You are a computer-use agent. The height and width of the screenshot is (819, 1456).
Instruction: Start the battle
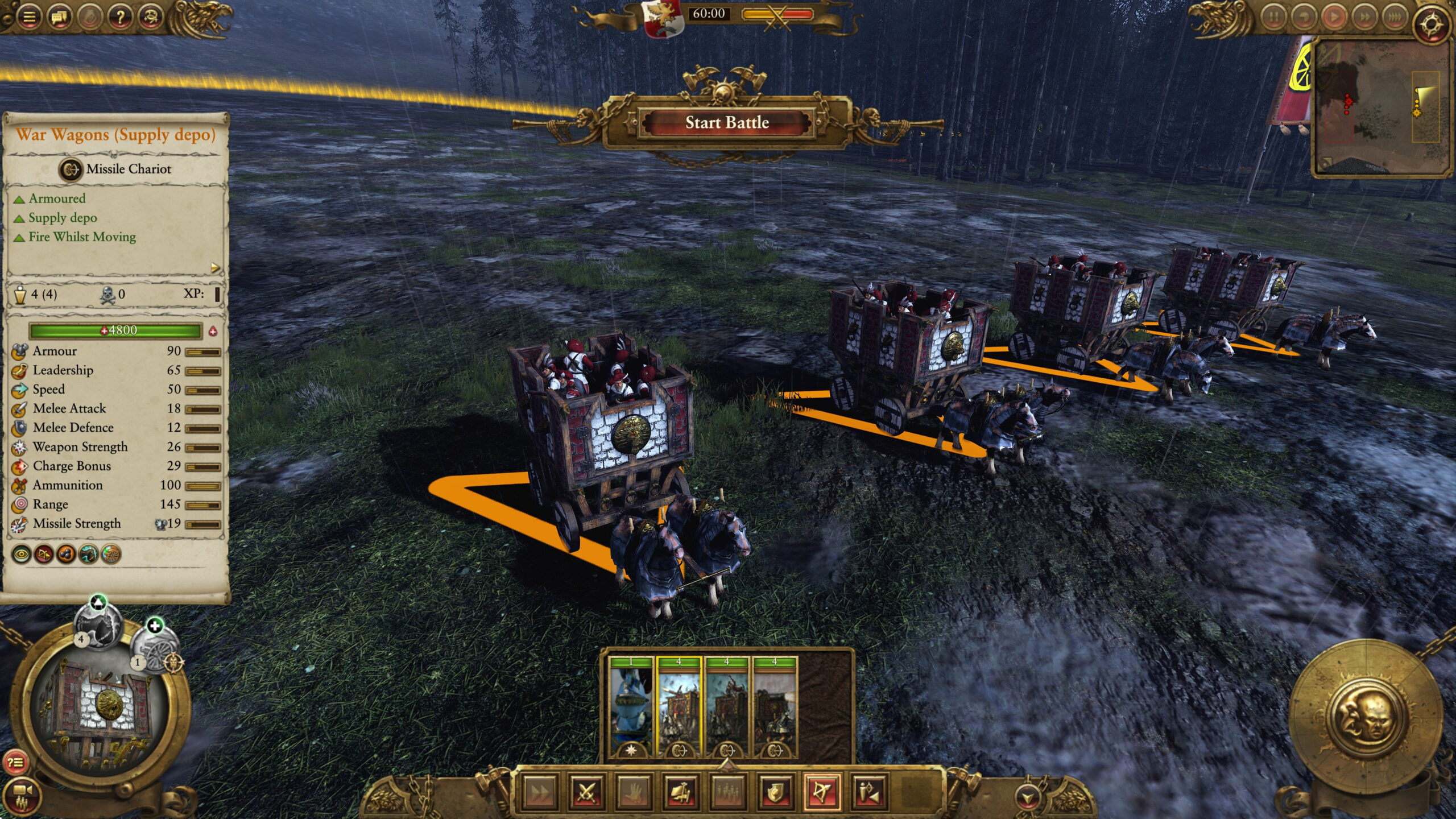pos(726,123)
